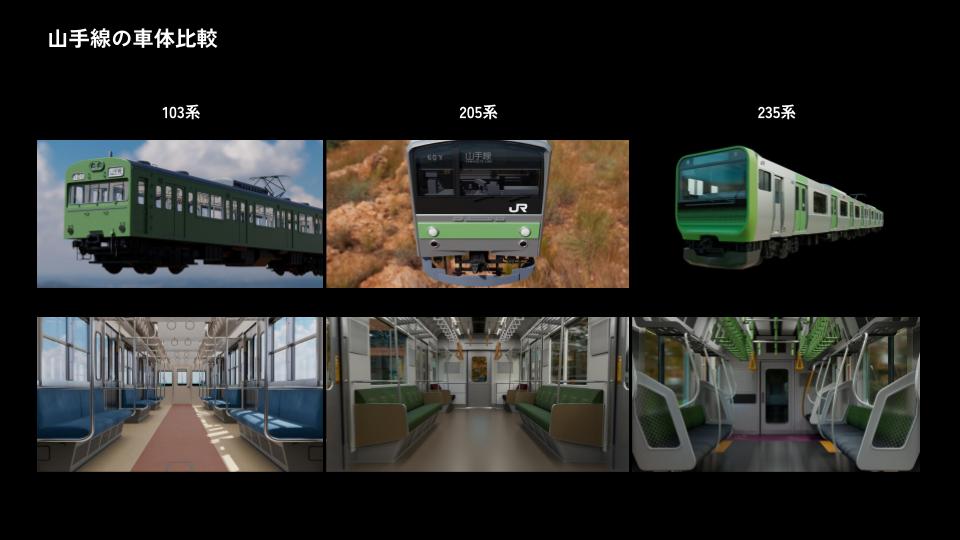View the 235系 exterior train image
Screen dimensions: 960x540
(x=777, y=208)
